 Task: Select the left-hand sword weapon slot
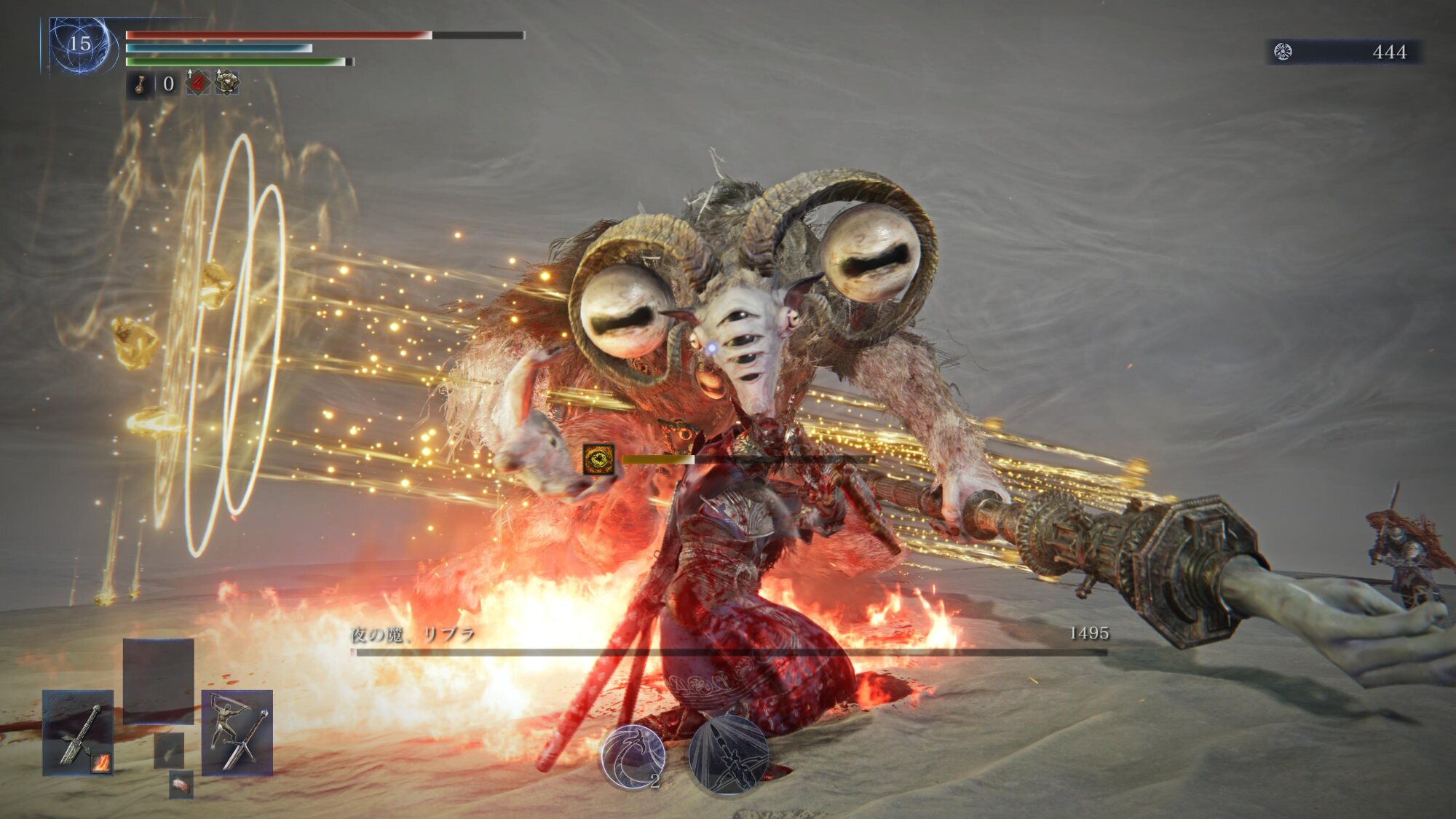[x=78, y=732]
